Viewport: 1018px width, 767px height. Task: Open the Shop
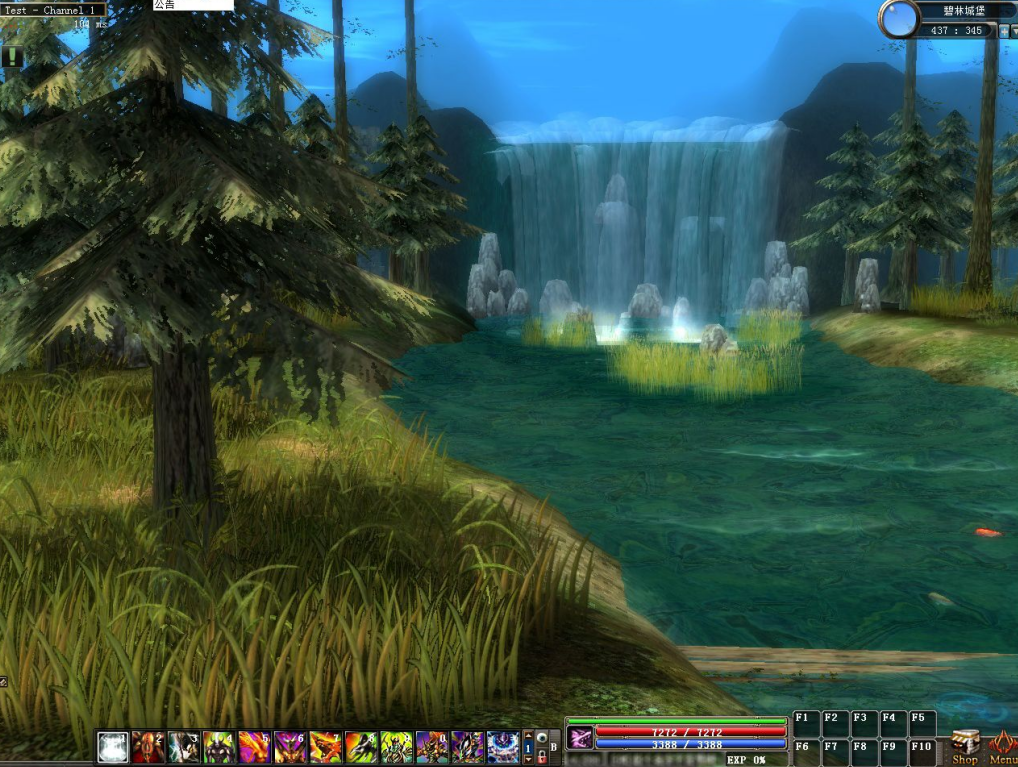[965, 746]
